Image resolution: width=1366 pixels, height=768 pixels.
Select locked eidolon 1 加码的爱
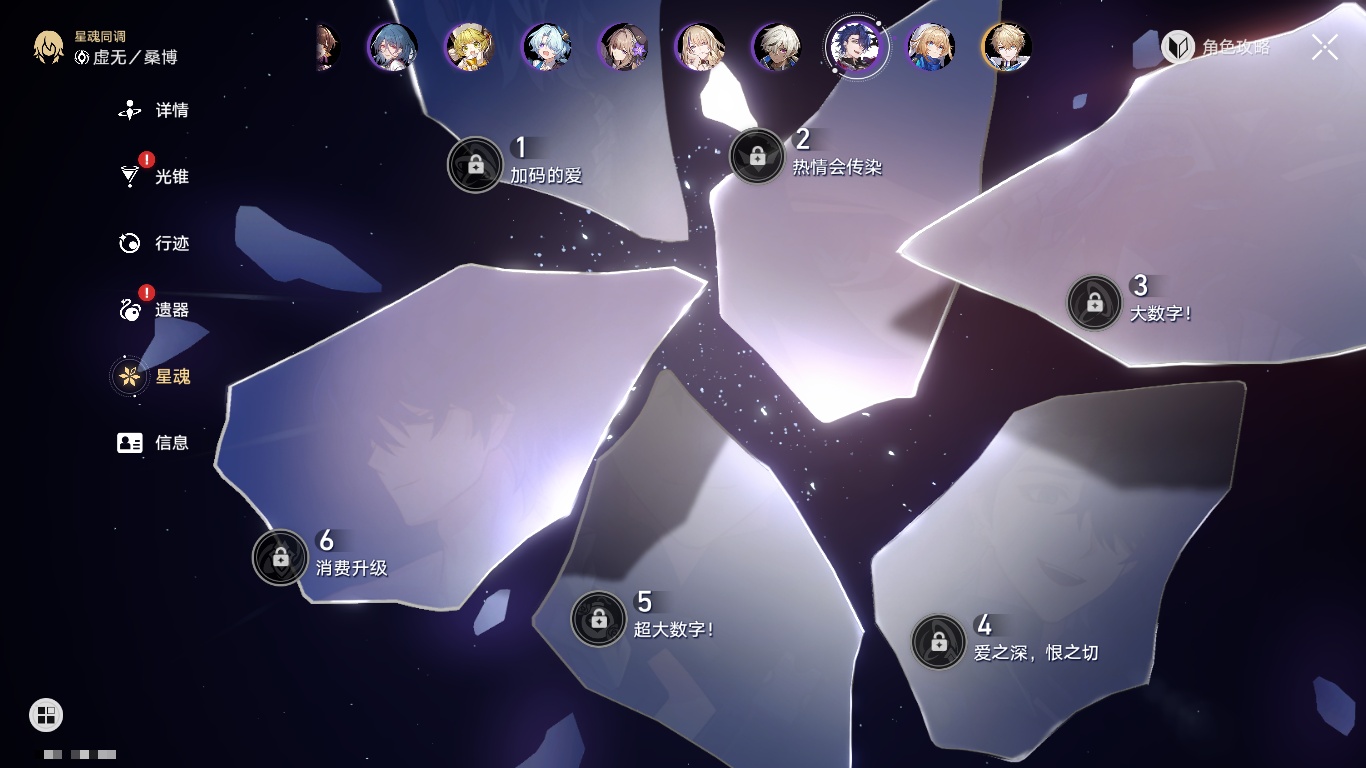tap(475, 164)
